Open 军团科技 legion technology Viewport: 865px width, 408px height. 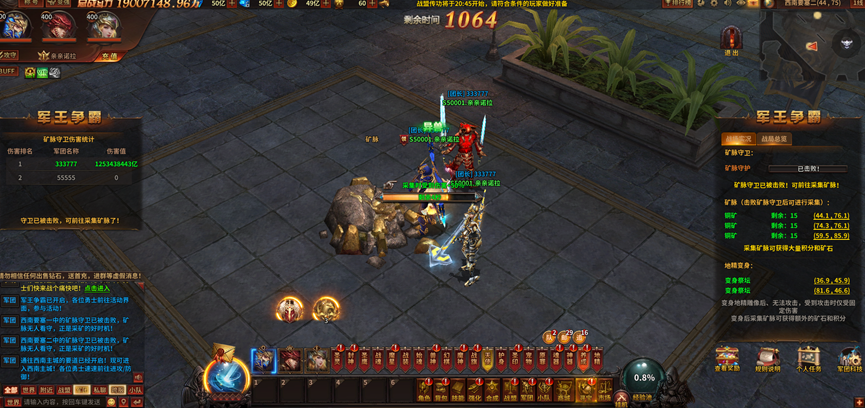click(849, 359)
